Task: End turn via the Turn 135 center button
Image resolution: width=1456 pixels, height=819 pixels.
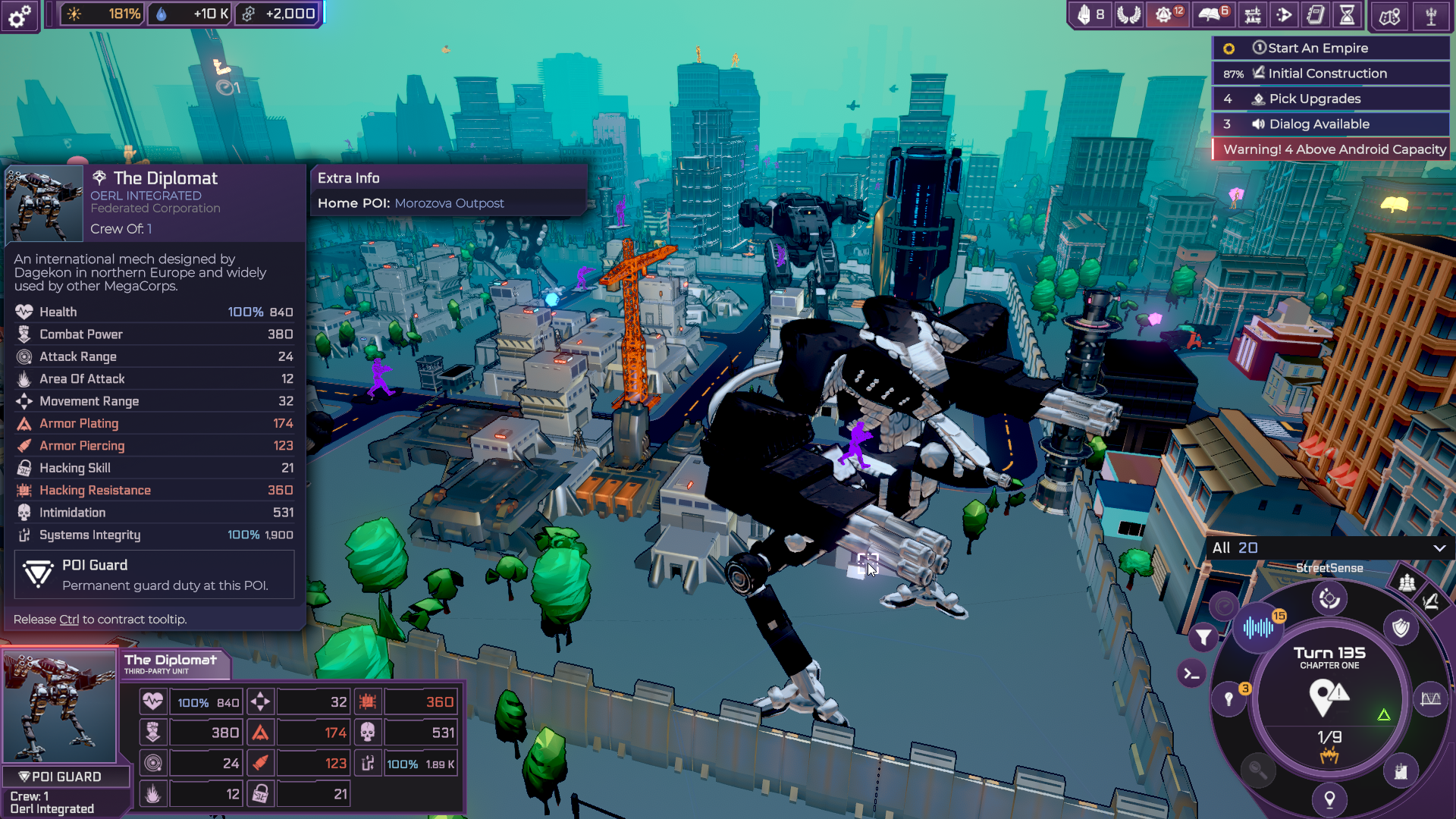Action: tap(1329, 695)
